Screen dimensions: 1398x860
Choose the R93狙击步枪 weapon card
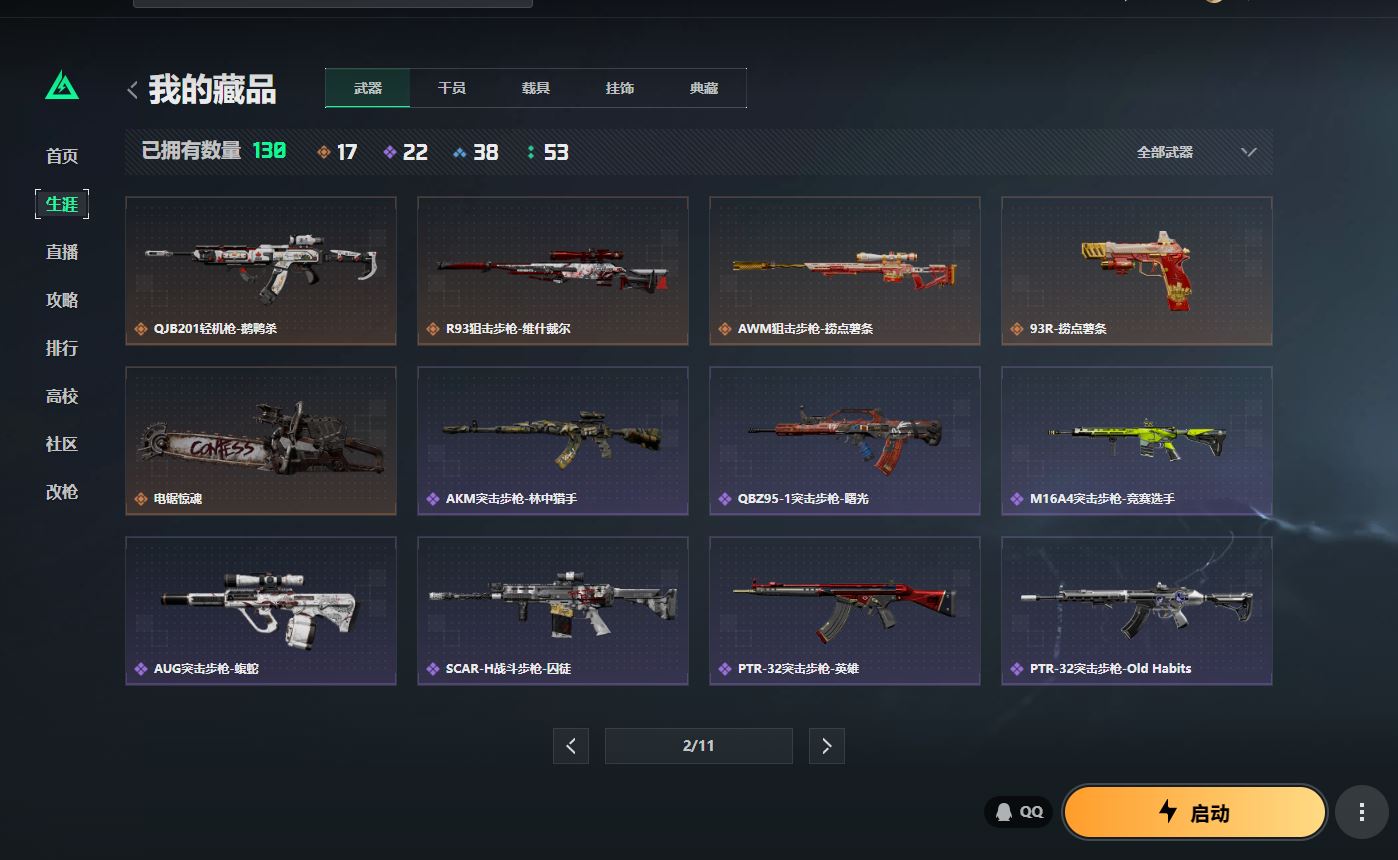553,271
